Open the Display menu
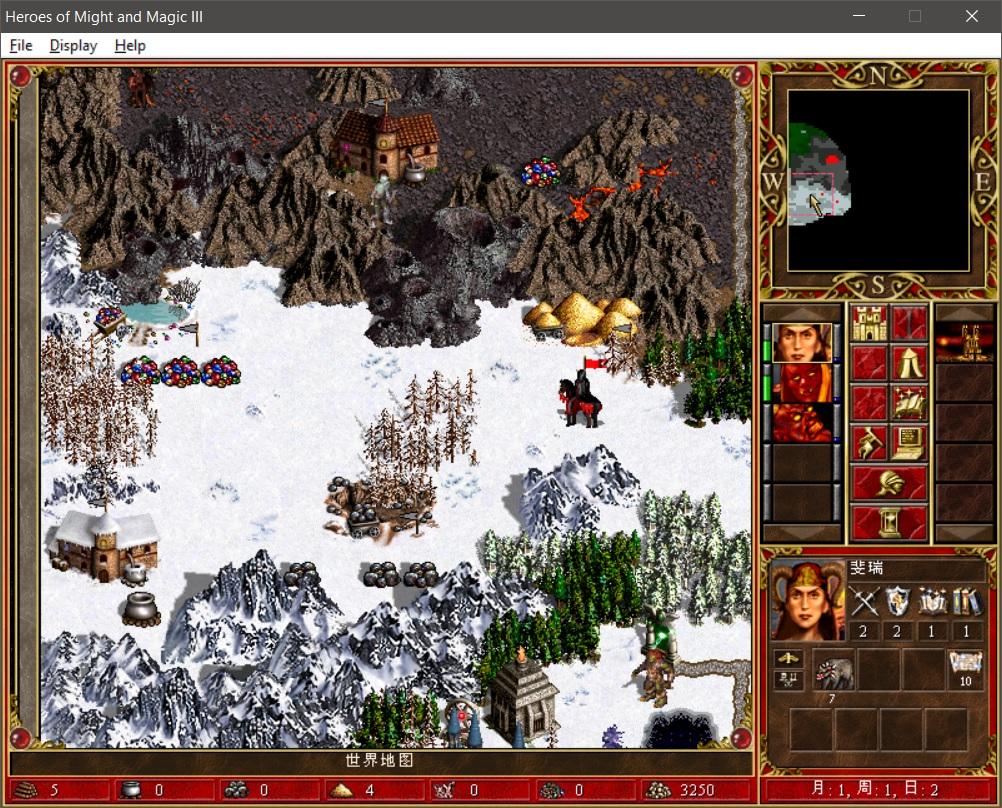This screenshot has width=1002, height=808. (x=73, y=46)
